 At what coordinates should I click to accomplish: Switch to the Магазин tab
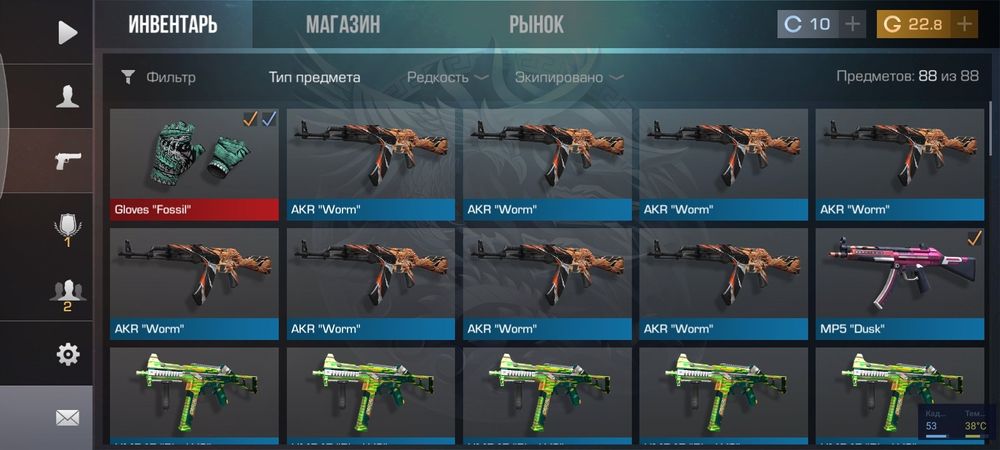(x=343, y=25)
